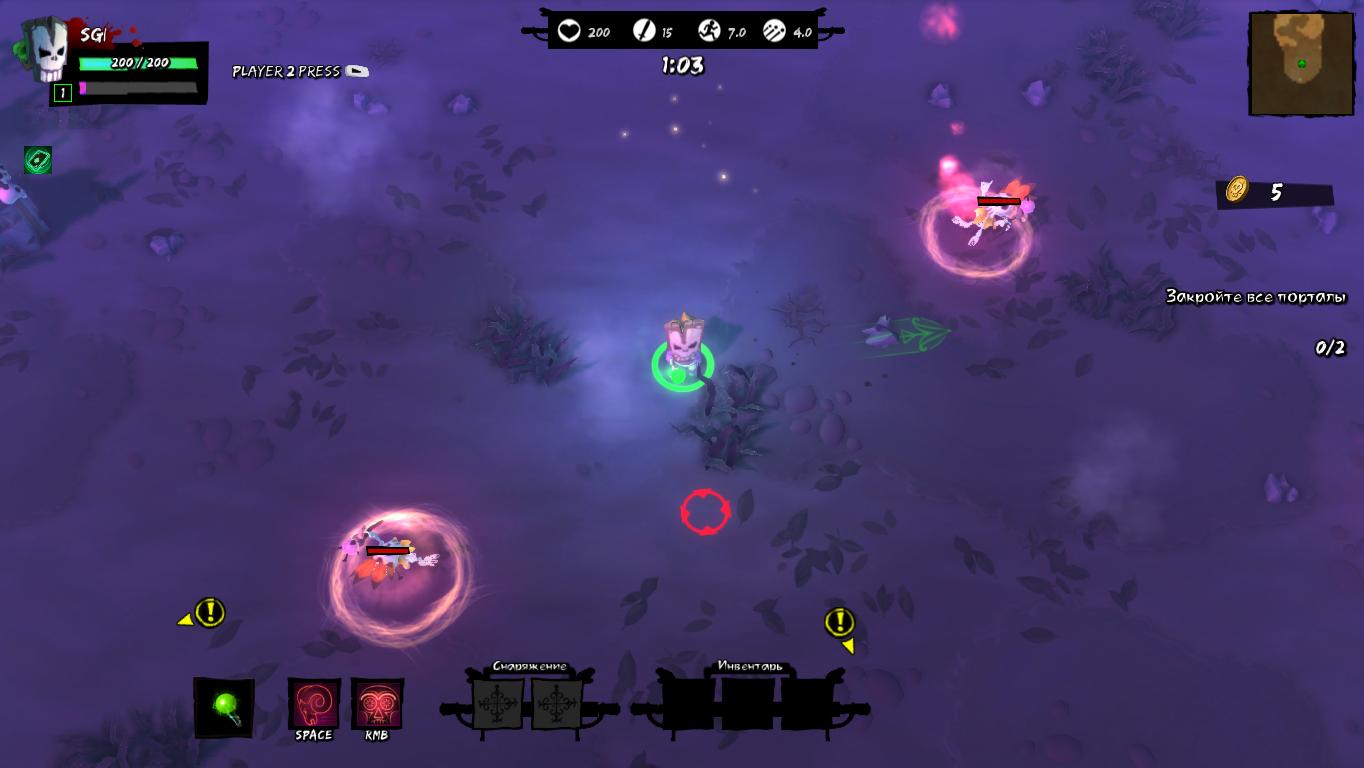Click the SGI skull mask portrait
1364x768 pixels.
(46, 51)
